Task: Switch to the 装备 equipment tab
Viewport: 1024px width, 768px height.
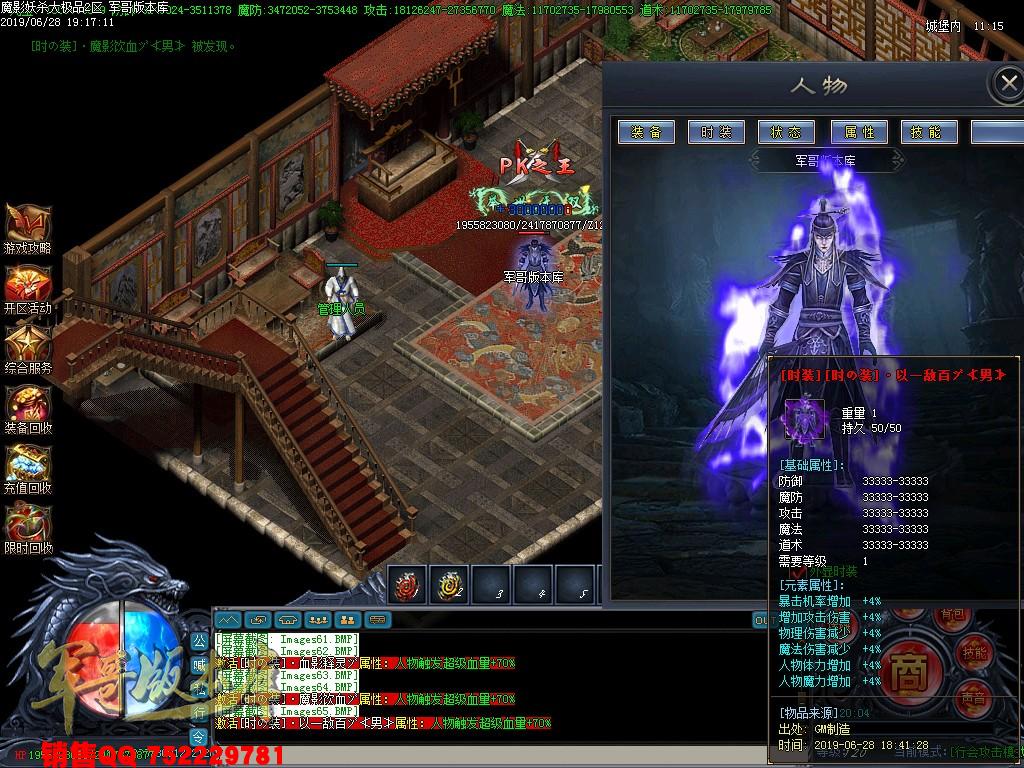Action: 647,132
